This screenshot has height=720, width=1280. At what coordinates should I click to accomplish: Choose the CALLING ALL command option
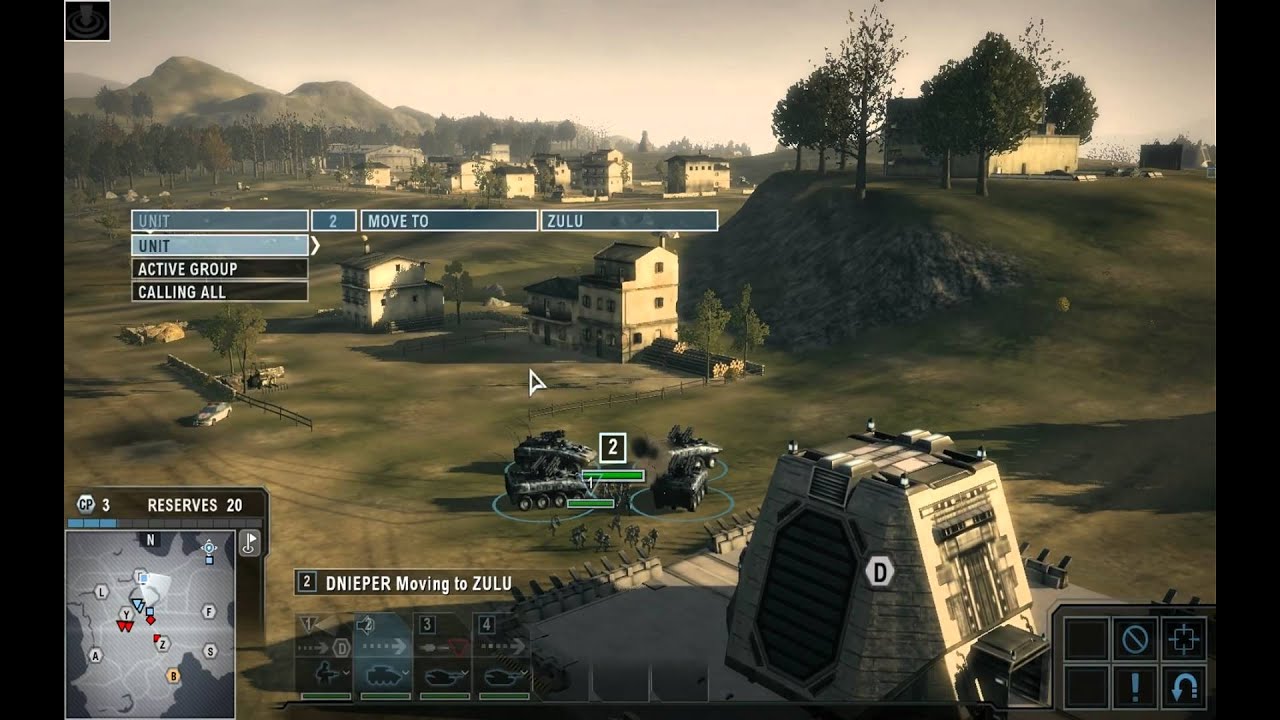(219, 291)
